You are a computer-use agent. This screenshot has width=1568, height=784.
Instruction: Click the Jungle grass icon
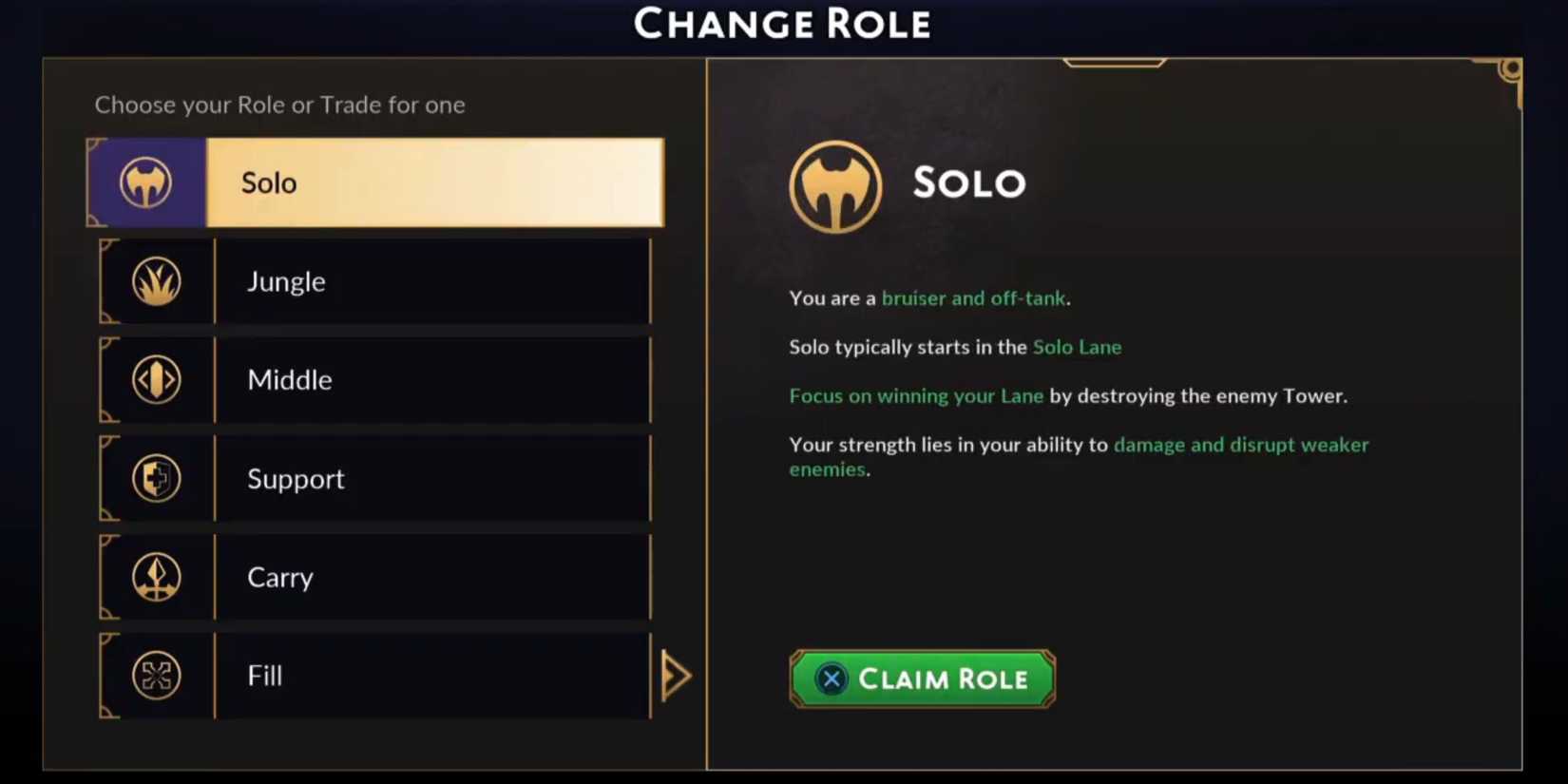coord(155,281)
